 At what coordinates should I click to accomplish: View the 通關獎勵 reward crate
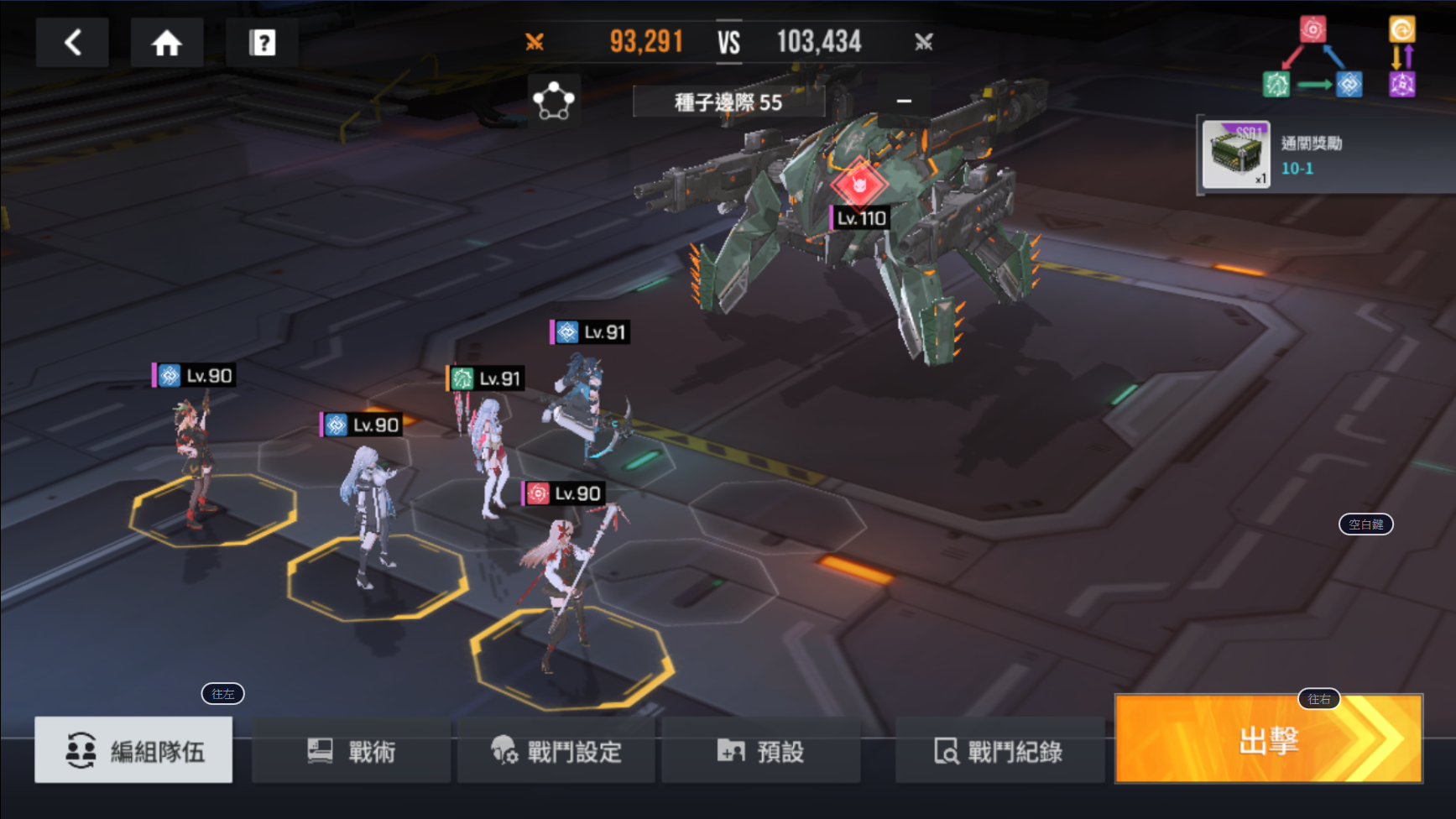tap(1234, 154)
